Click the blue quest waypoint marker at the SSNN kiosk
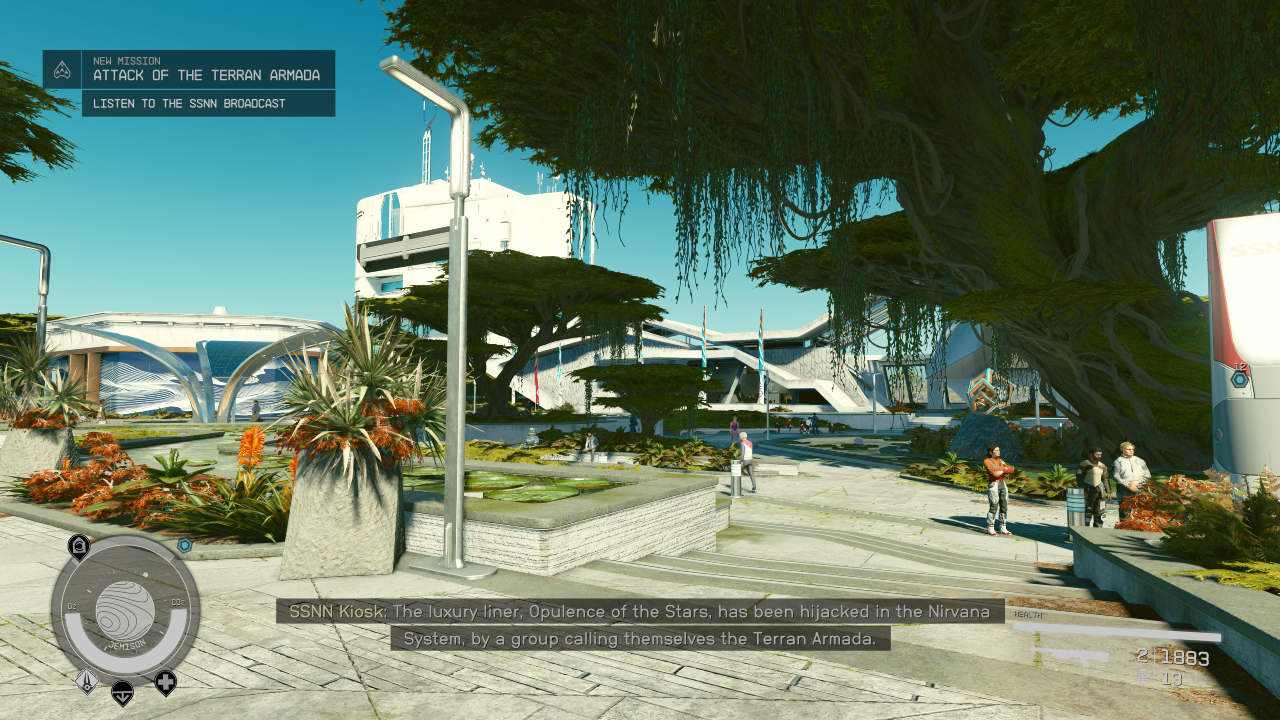 1240,379
